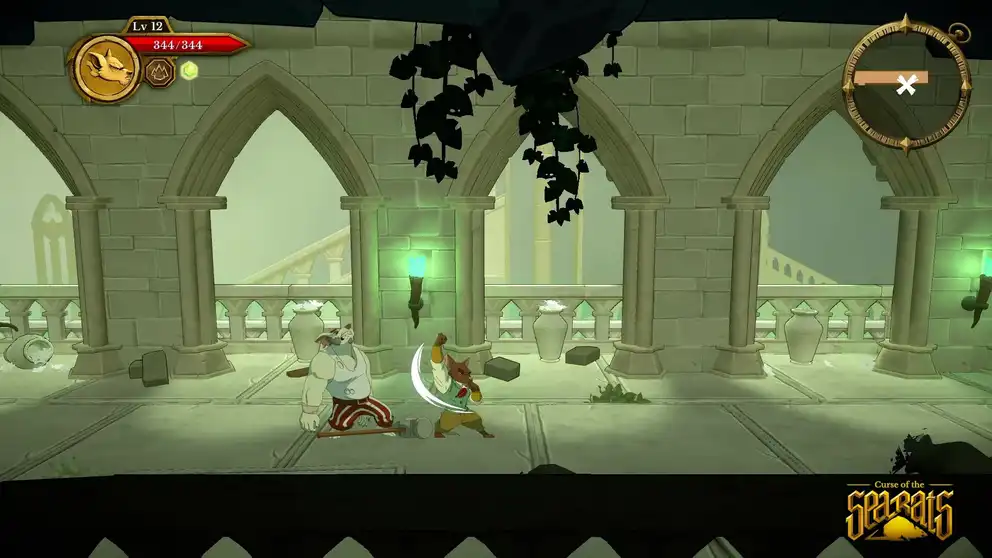
Task: Click the gold rat character portrait
Action: (107, 68)
